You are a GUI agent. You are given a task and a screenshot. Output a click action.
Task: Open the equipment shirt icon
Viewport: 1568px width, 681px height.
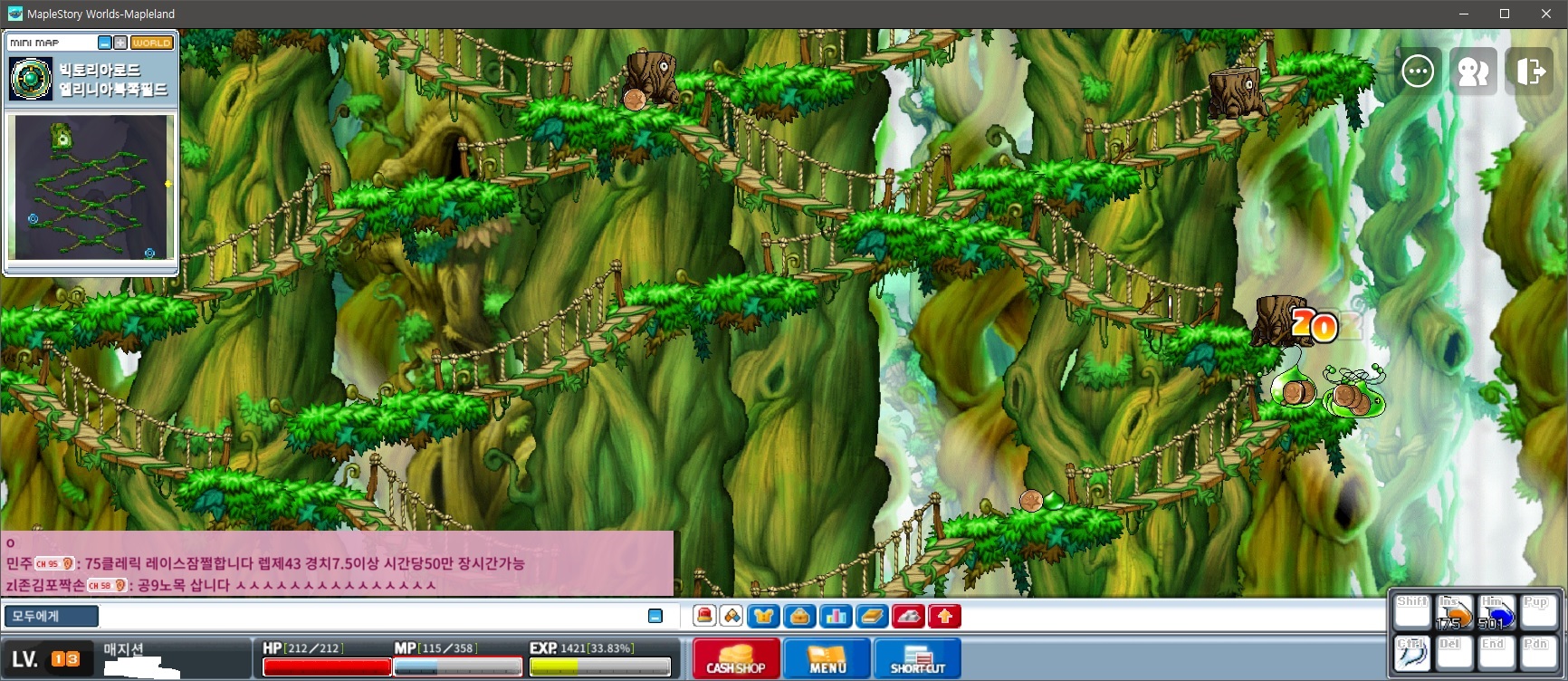[x=763, y=617]
